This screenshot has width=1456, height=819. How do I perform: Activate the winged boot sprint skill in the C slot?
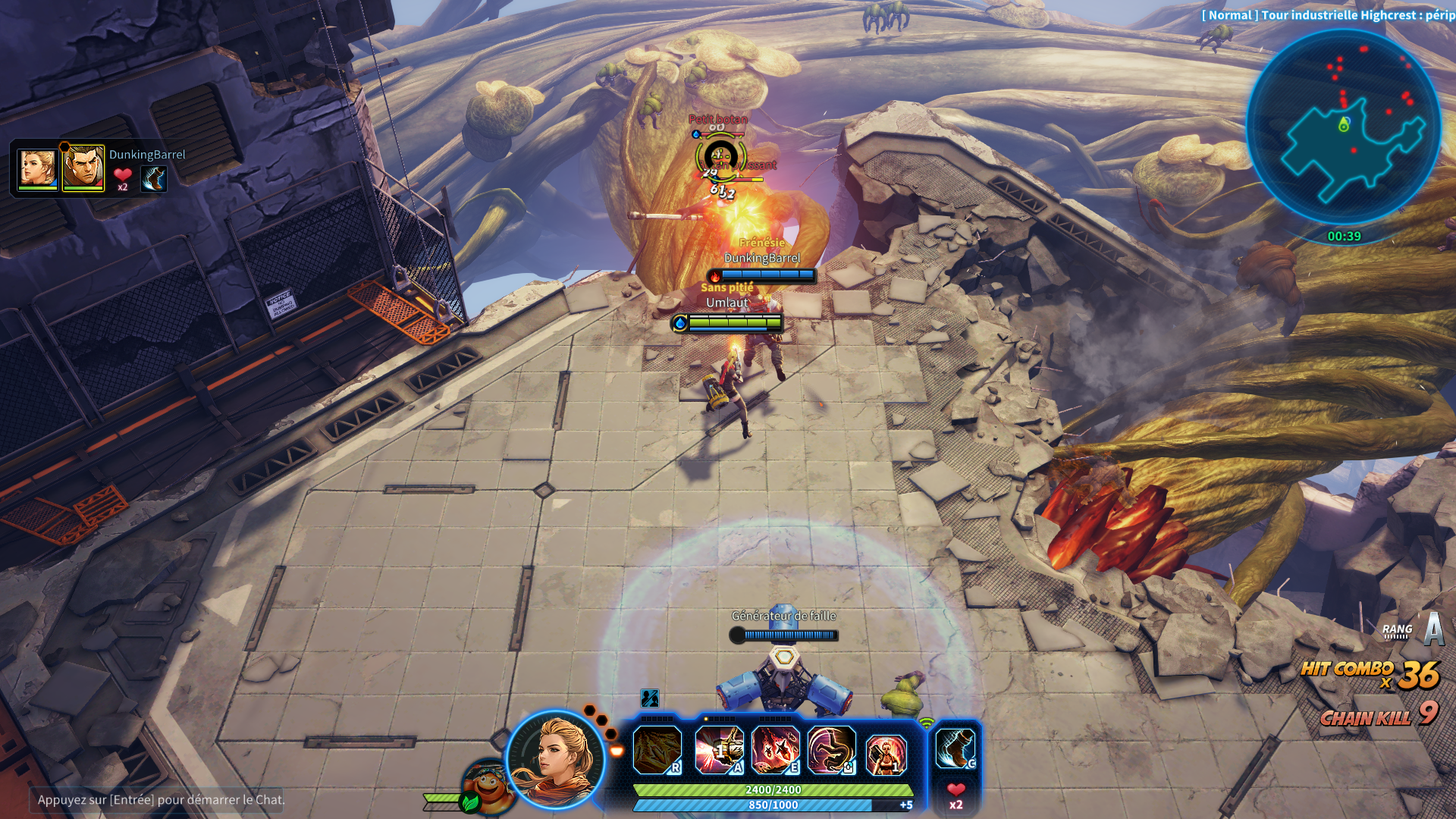tap(955, 749)
